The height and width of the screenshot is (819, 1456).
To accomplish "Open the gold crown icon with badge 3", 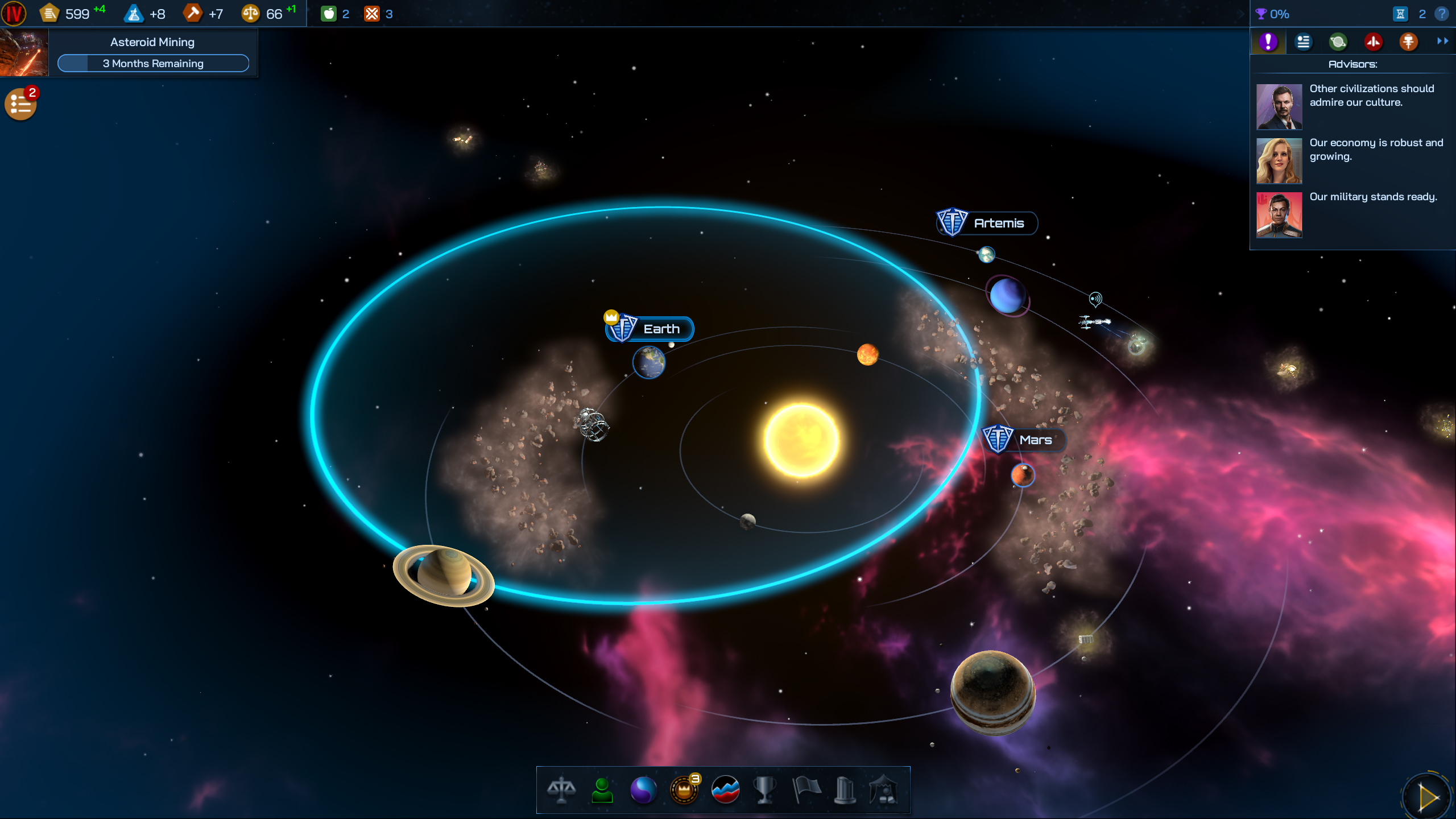I will tap(684, 791).
